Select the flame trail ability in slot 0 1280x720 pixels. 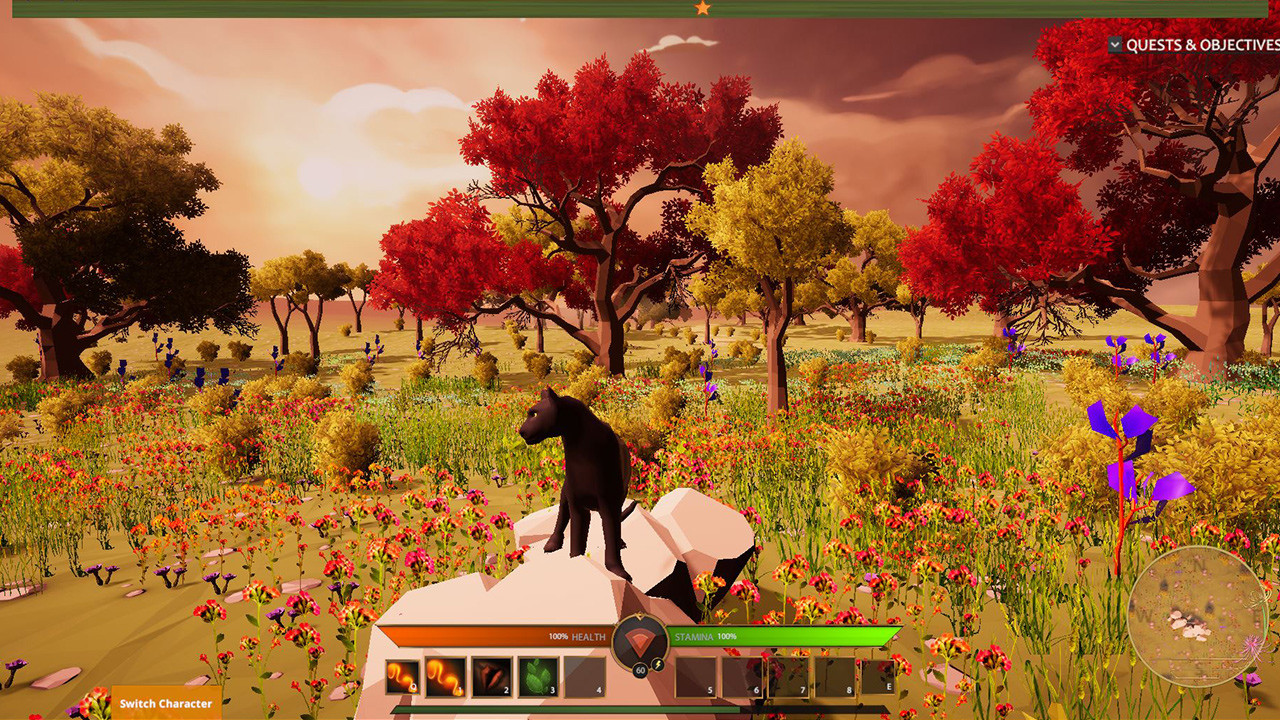click(x=402, y=677)
